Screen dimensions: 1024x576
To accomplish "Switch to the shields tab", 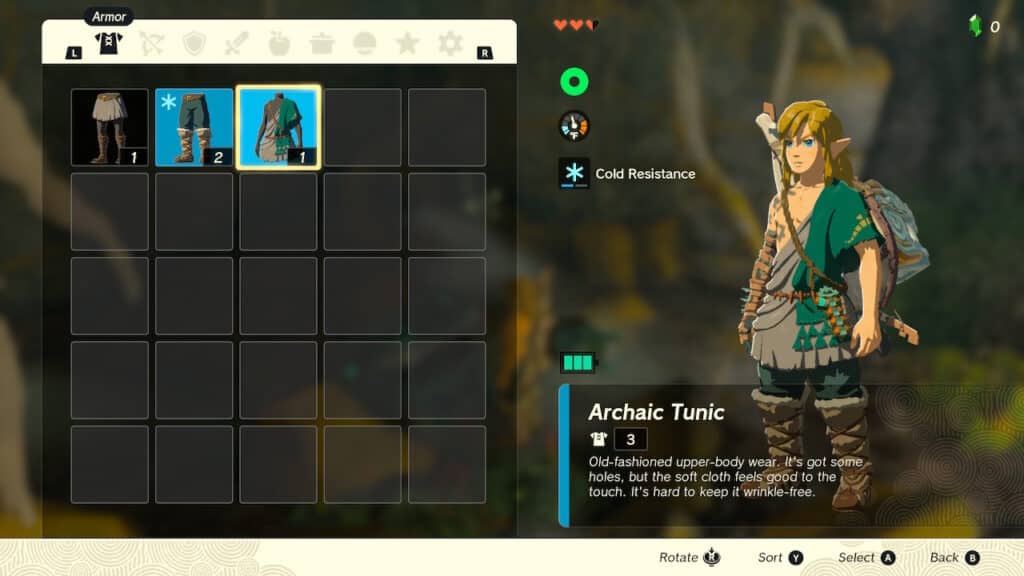I will point(194,43).
